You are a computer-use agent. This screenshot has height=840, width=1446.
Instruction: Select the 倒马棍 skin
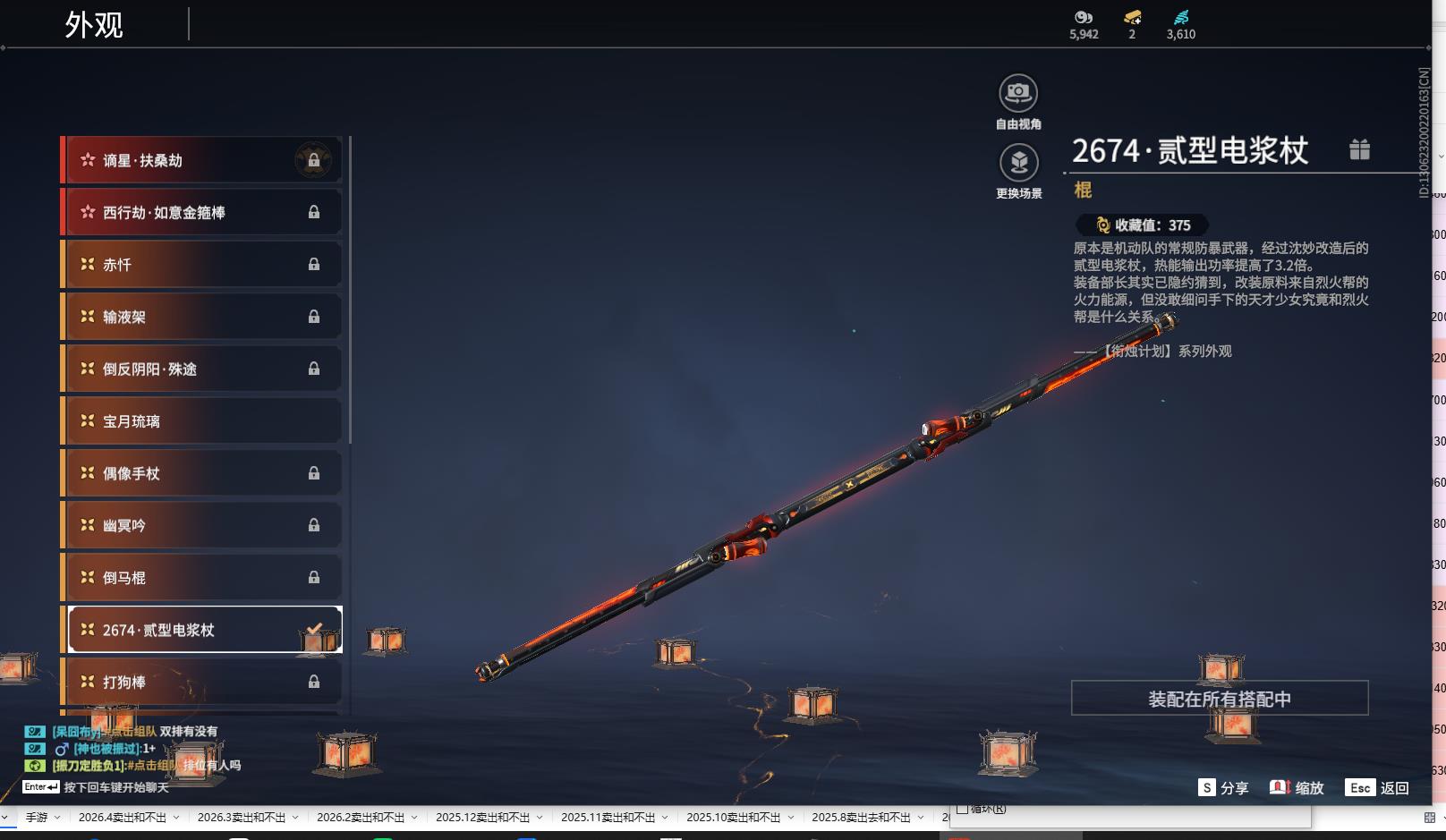[x=202, y=578]
